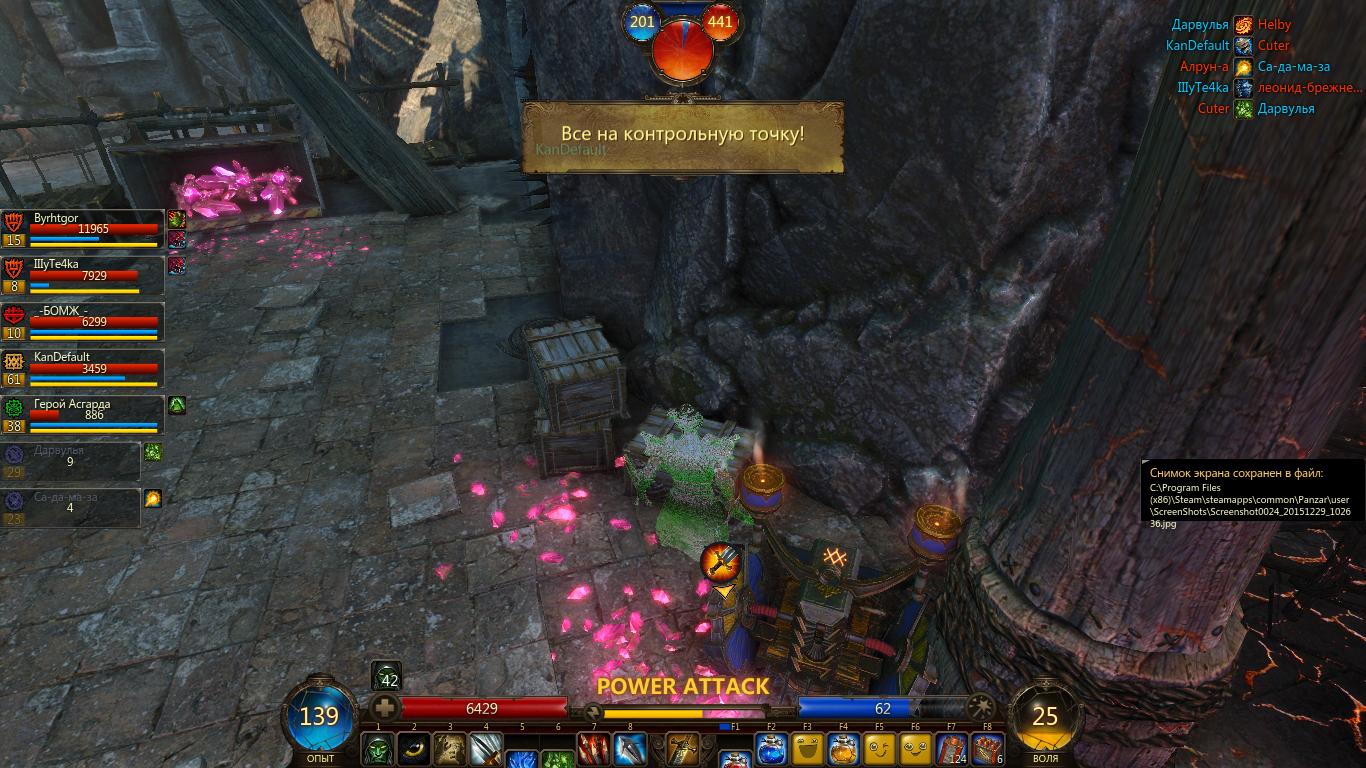Use the item with 6 charges

[x=988, y=748]
